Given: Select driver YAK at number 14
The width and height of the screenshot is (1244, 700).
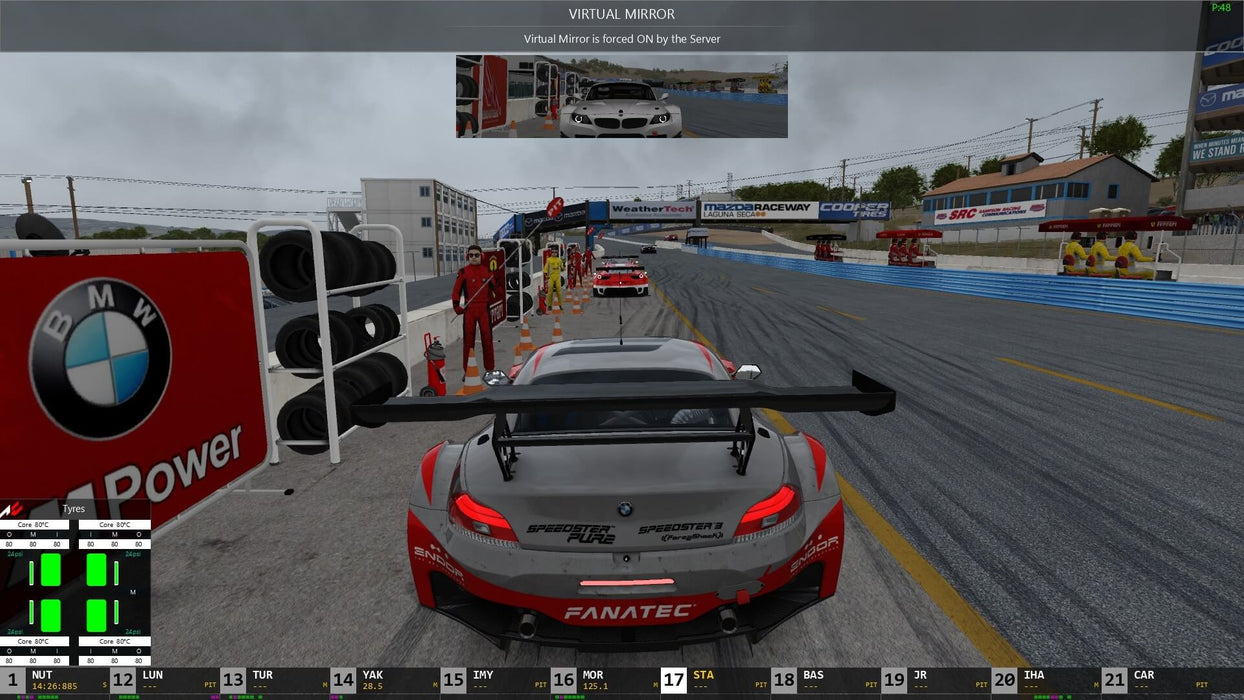Looking at the screenshot, I should click(x=385, y=680).
